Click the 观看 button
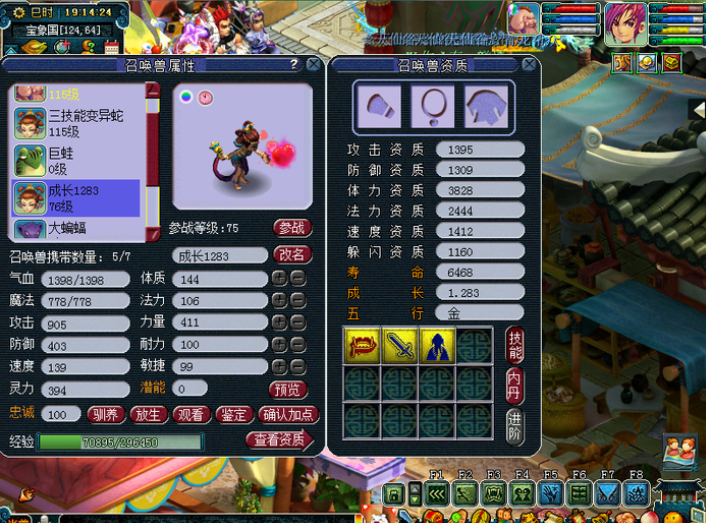The height and width of the screenshot is (523, 706). [191, 414]
